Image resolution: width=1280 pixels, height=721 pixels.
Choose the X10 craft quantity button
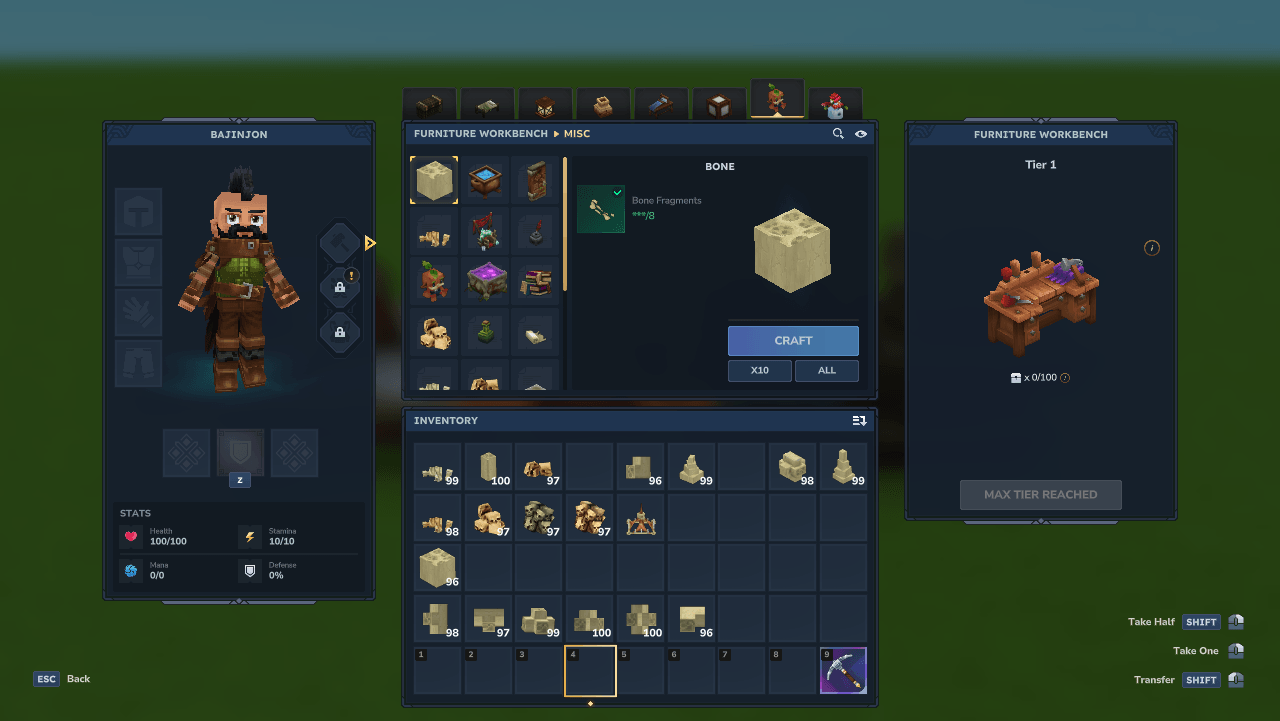point(760,370)
